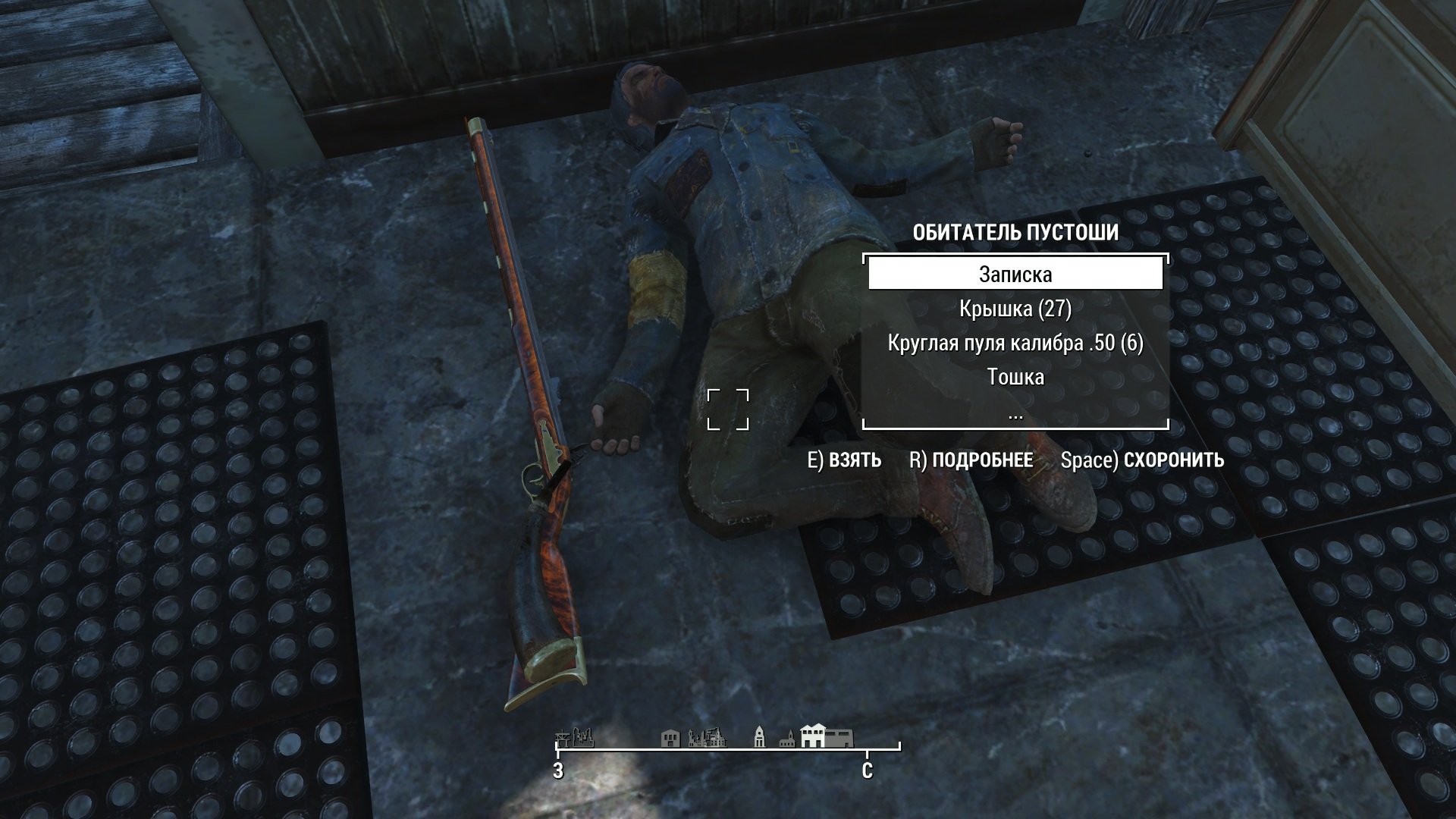Image resolution: width=1456 pixels, height=819 pixels.
Task: Take the Крышка (27) caps entry
Action: pyautogui.click(x=1015, y=309)
